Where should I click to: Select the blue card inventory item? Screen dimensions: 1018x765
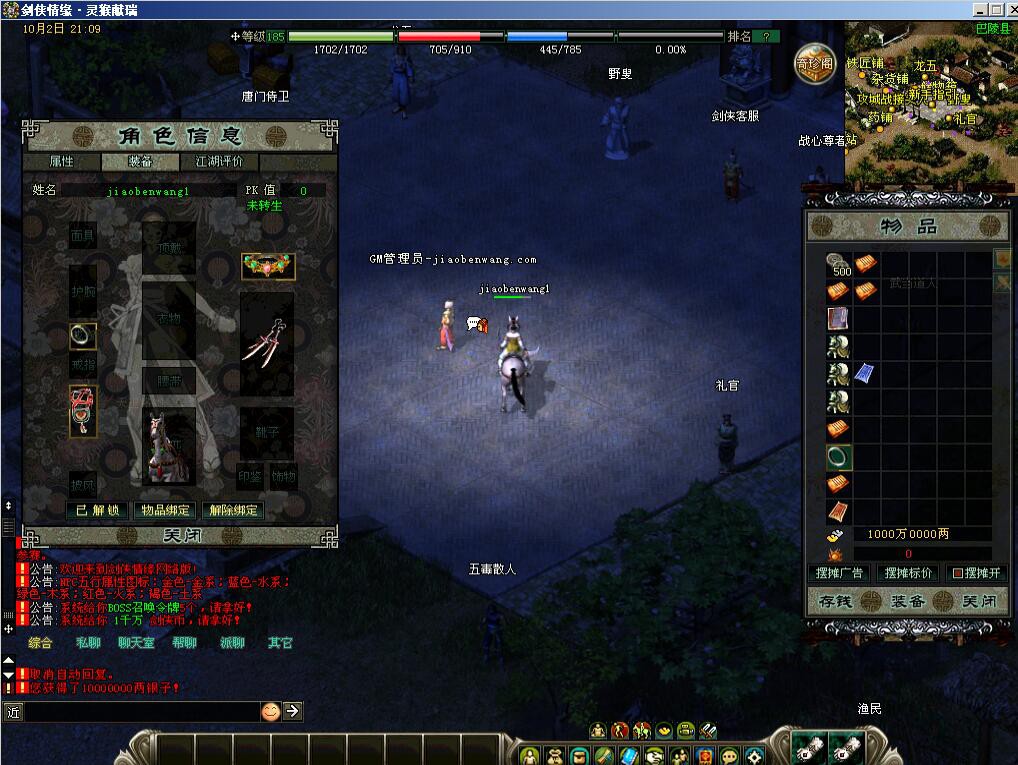coord(865,373)
